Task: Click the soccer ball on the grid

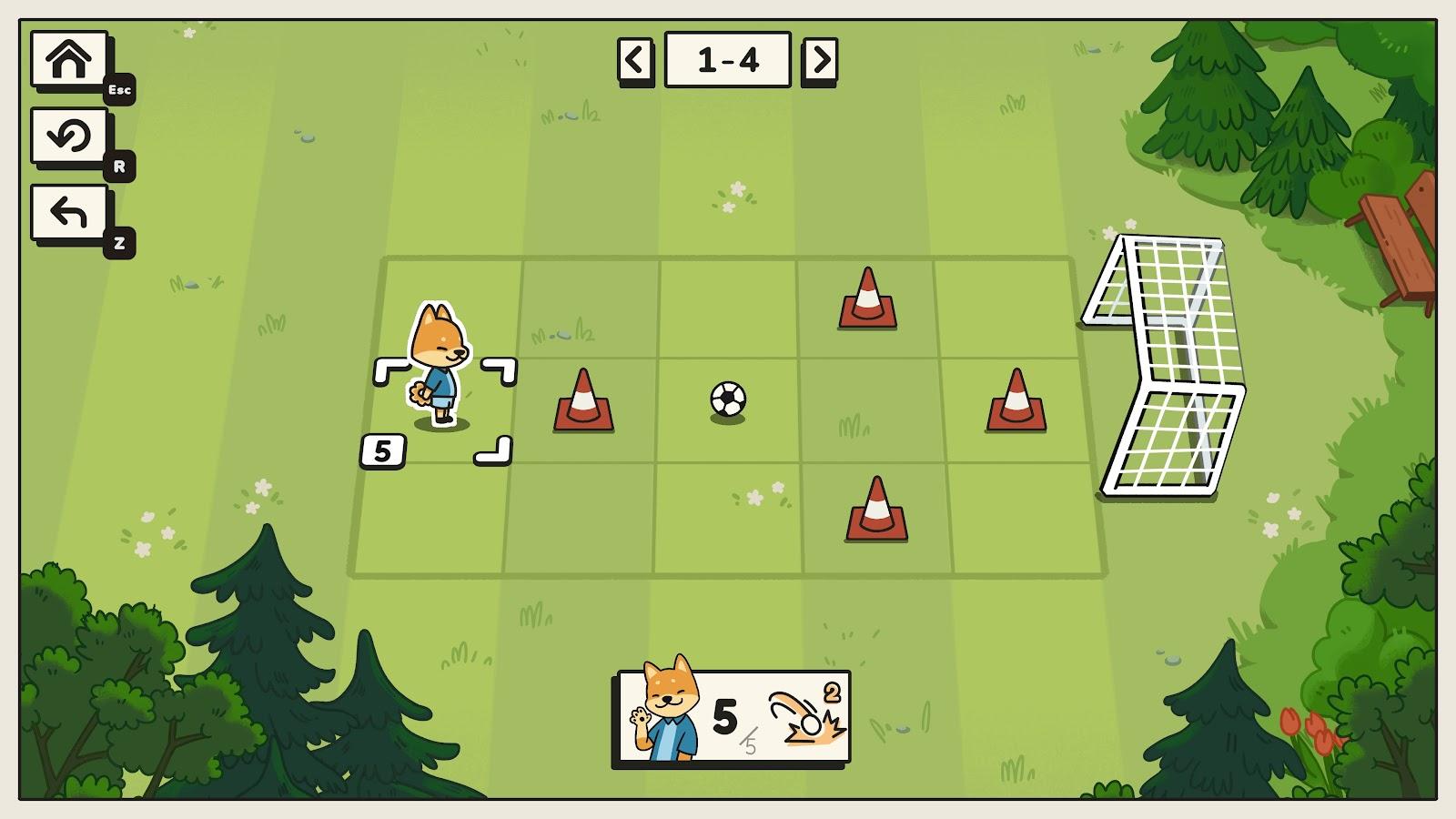Action: (x=730, y=400)
